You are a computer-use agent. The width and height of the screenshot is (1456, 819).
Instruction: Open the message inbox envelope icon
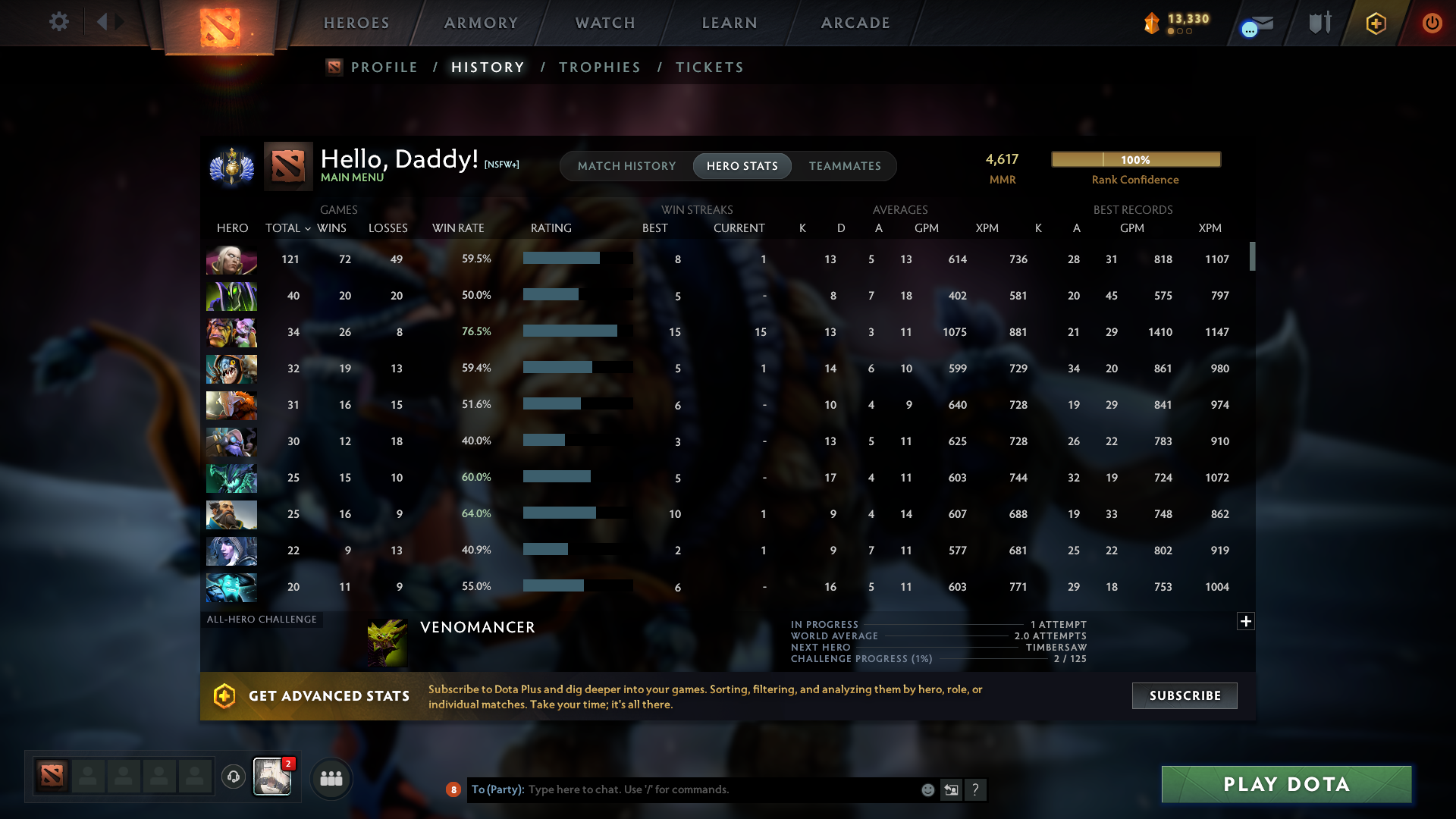[1255, 23]
